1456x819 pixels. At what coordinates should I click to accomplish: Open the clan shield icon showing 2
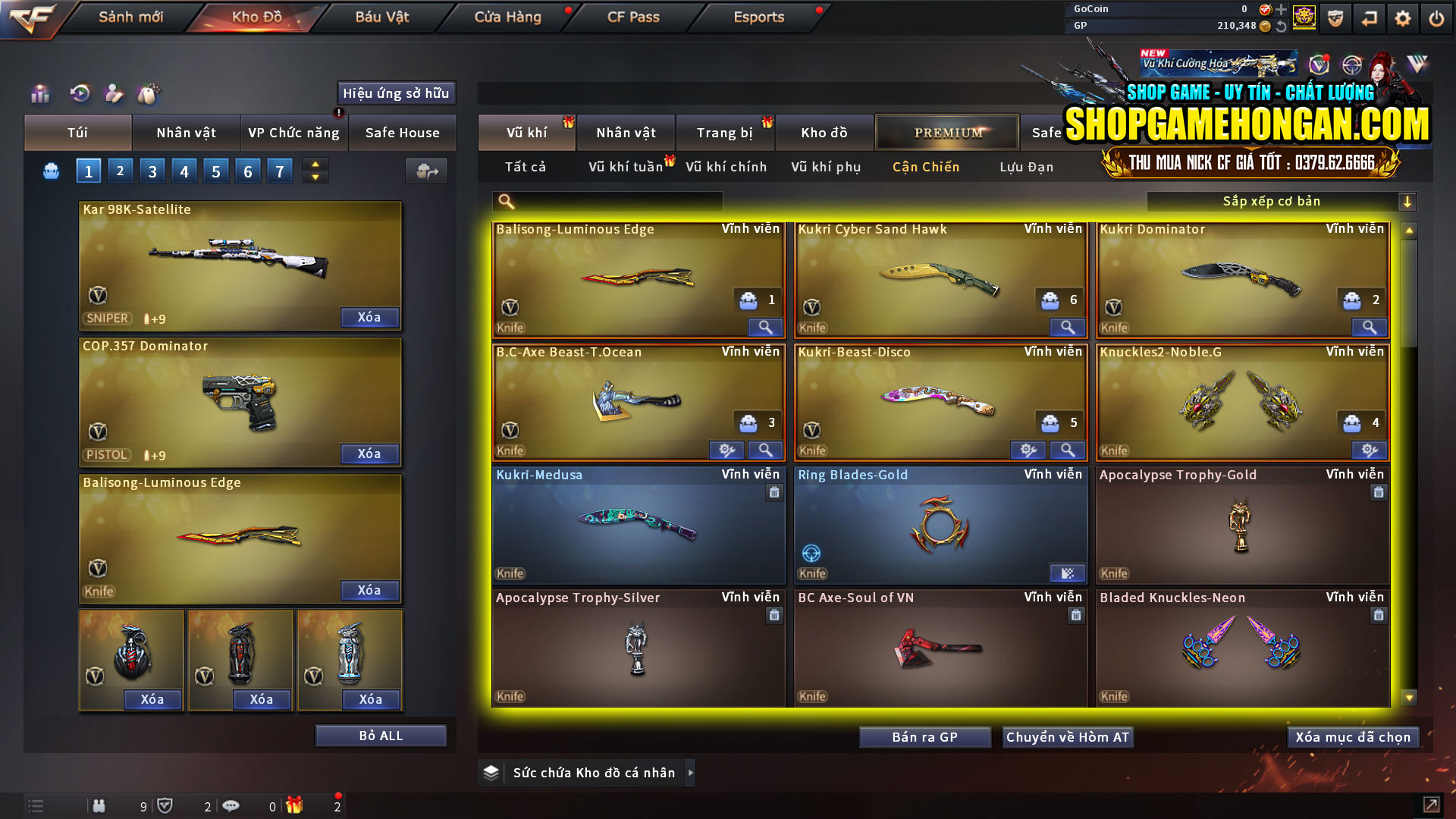pos(166,805)
